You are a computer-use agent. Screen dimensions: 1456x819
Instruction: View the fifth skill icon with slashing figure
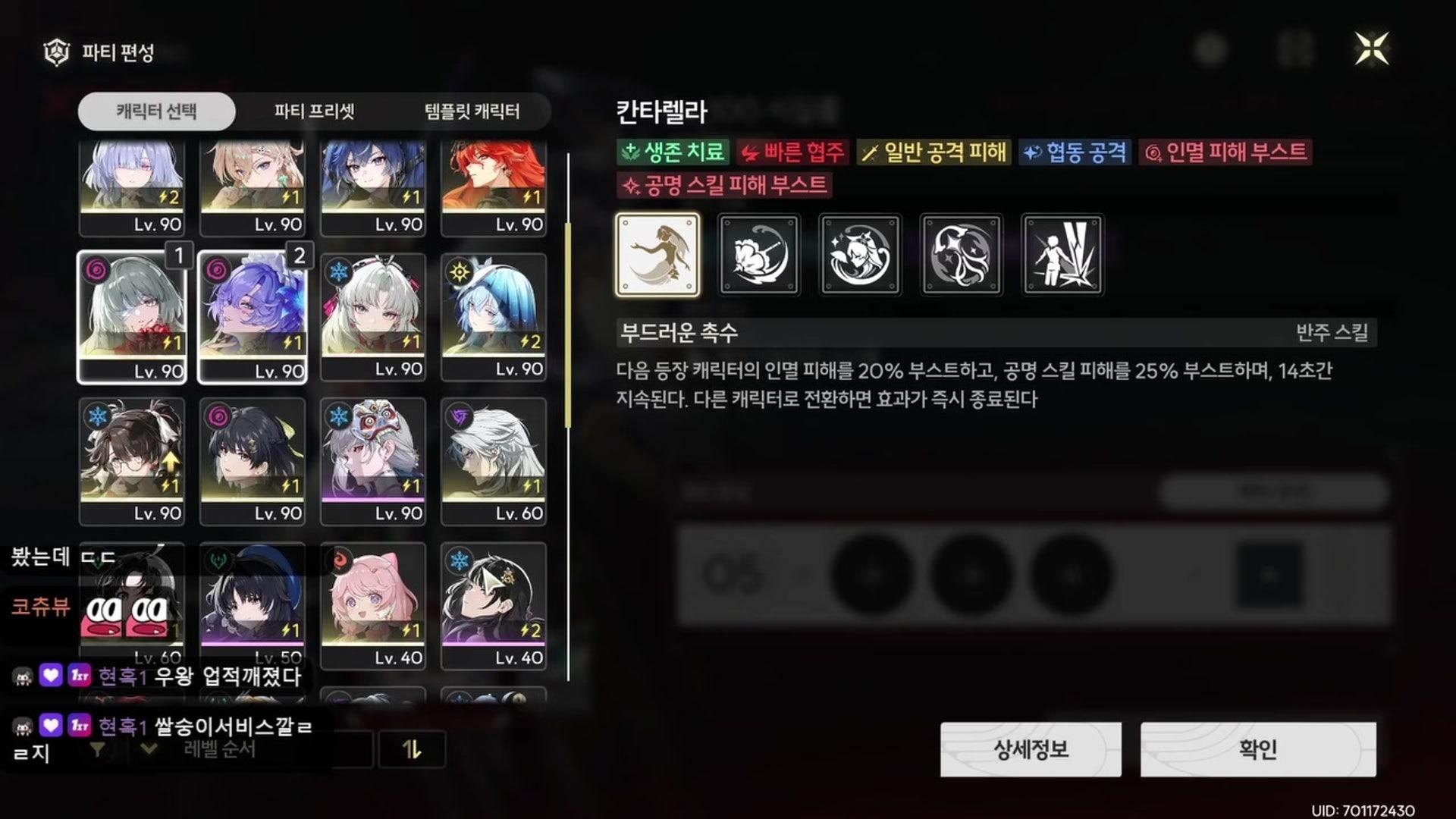click(1062, 255)
